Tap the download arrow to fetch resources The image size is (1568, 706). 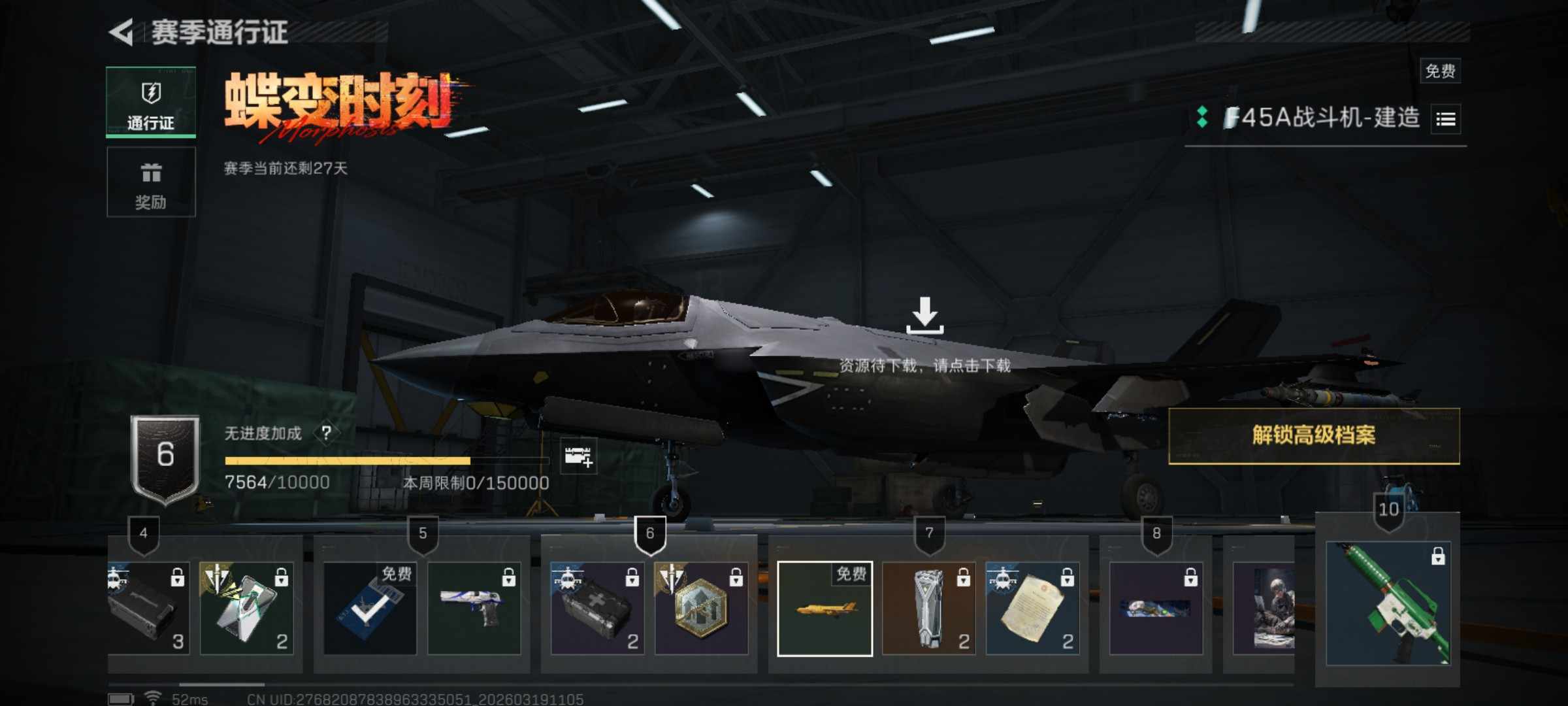[x=924, y=316]
